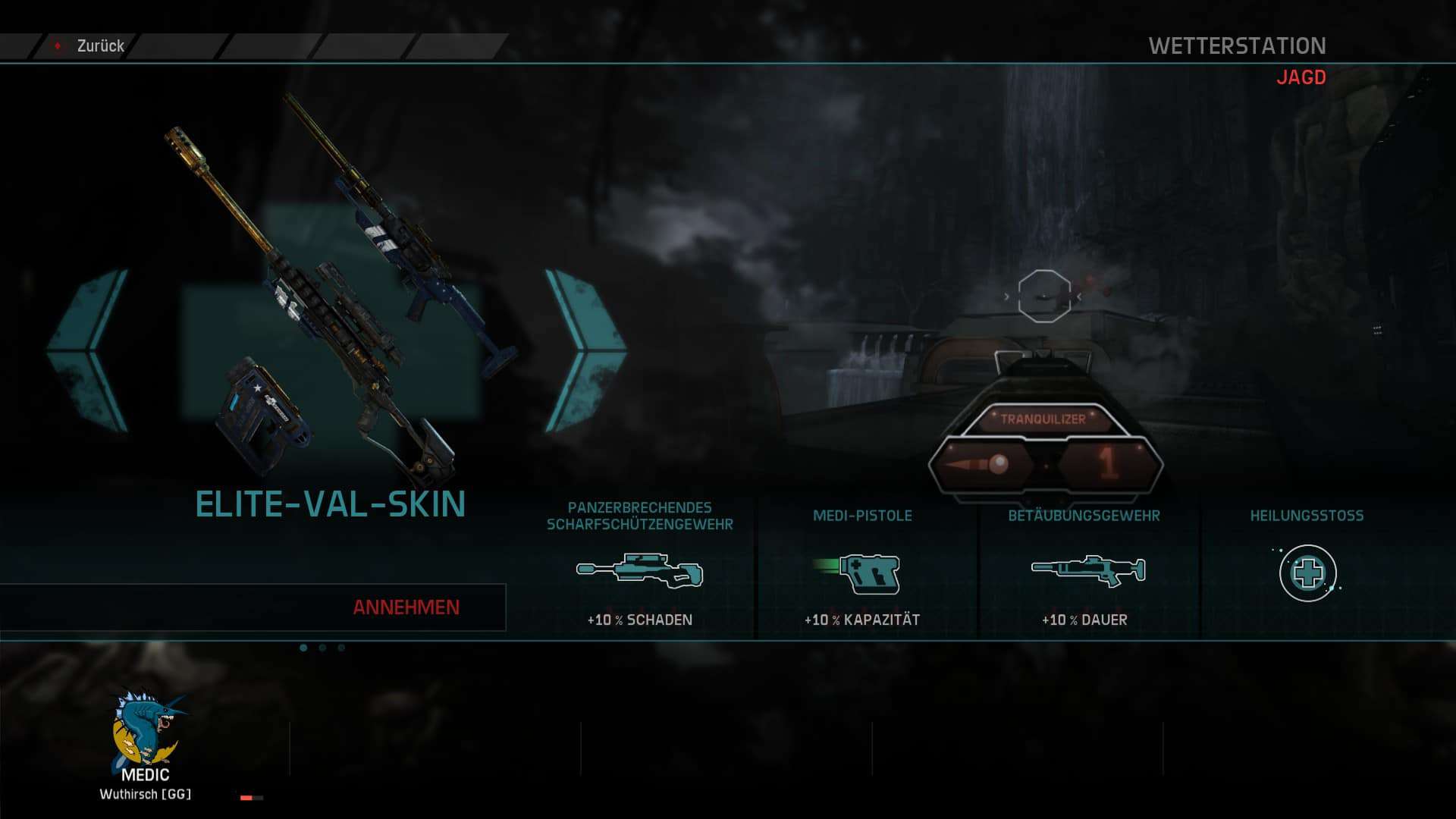Show the previous skin with left arrow
The image size is (1456, 819).
pos(88,350)
